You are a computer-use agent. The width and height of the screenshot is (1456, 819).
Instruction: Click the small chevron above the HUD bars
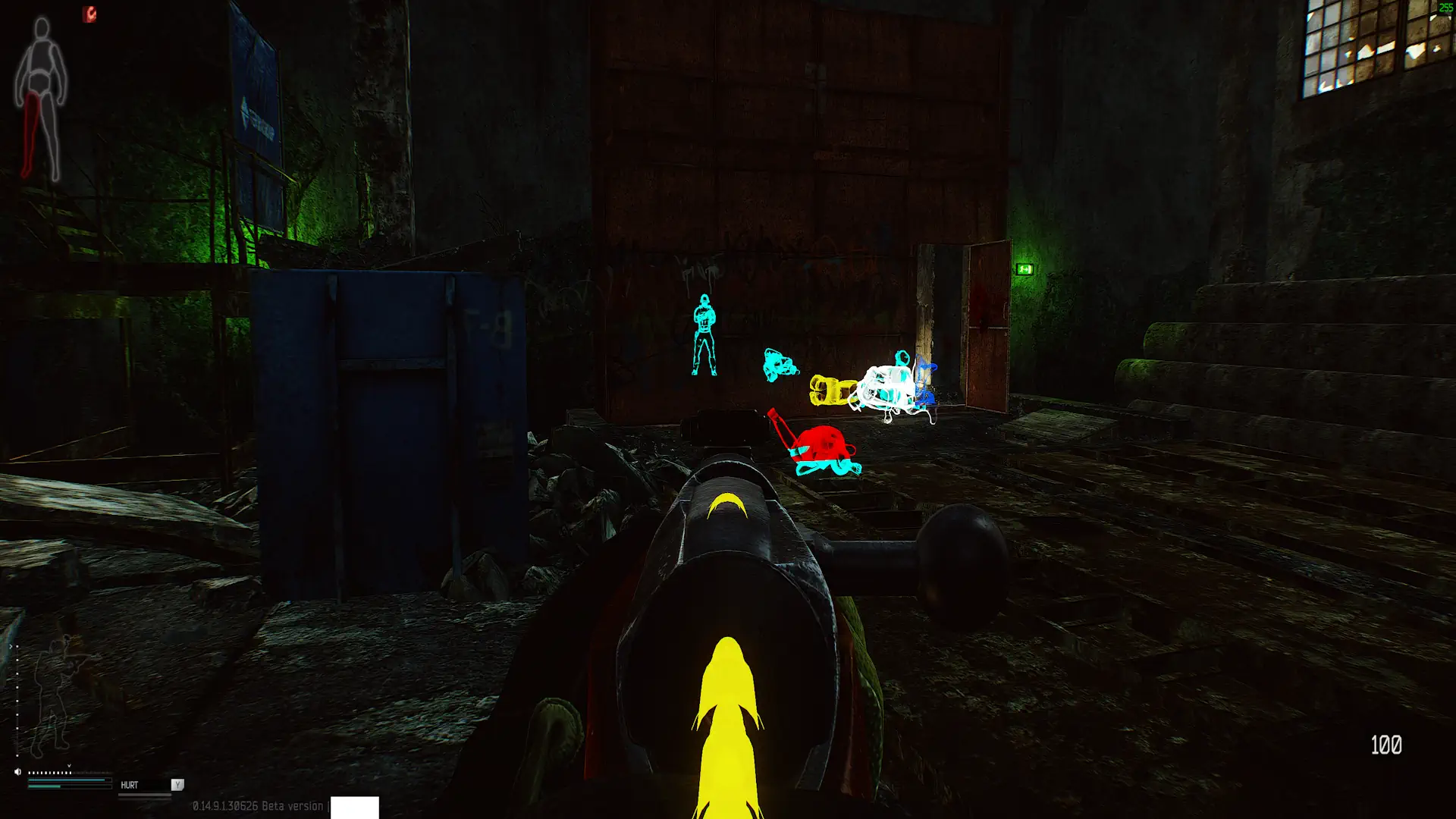point(69,765)
